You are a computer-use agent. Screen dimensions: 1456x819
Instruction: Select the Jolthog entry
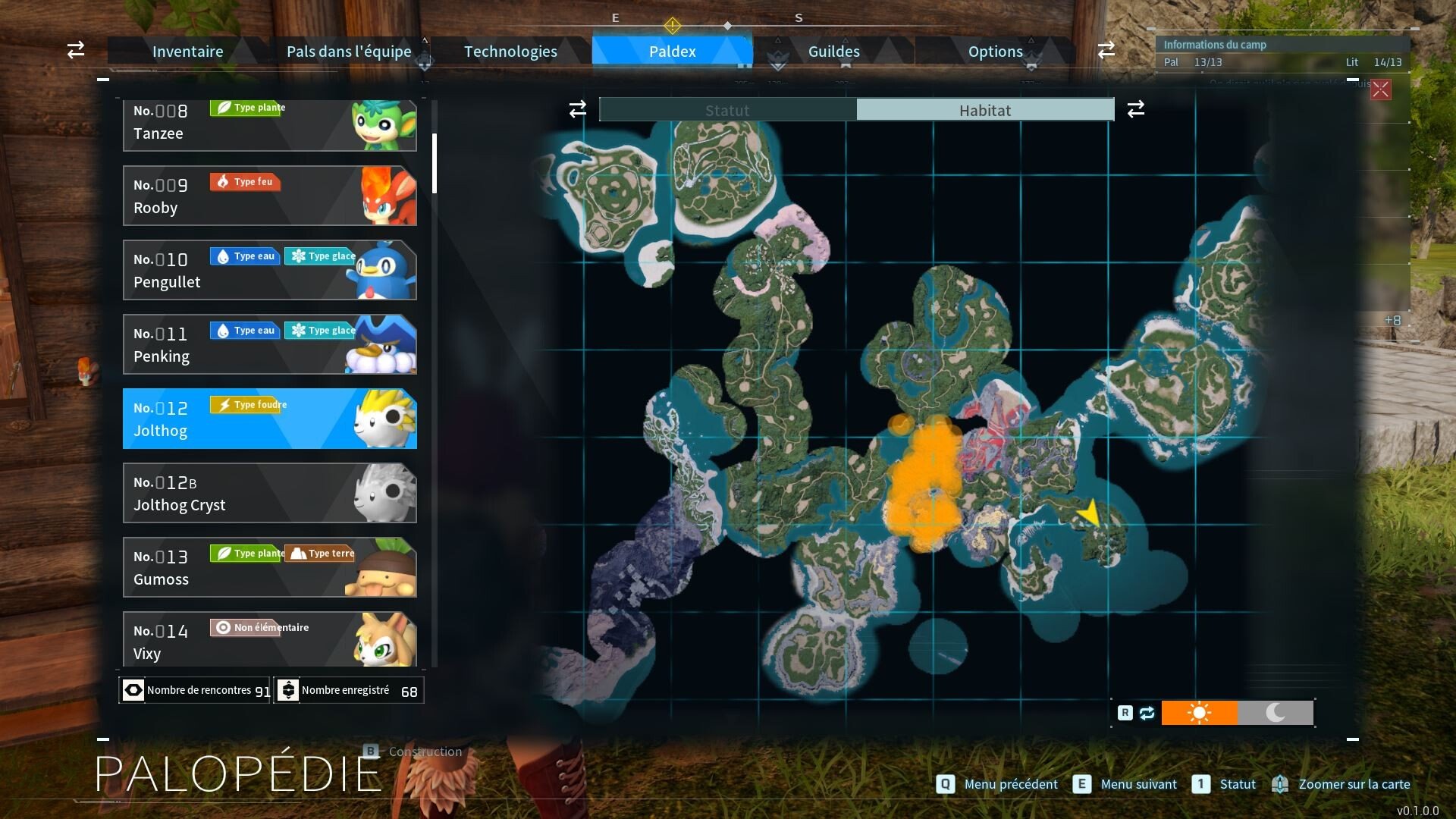269,419
